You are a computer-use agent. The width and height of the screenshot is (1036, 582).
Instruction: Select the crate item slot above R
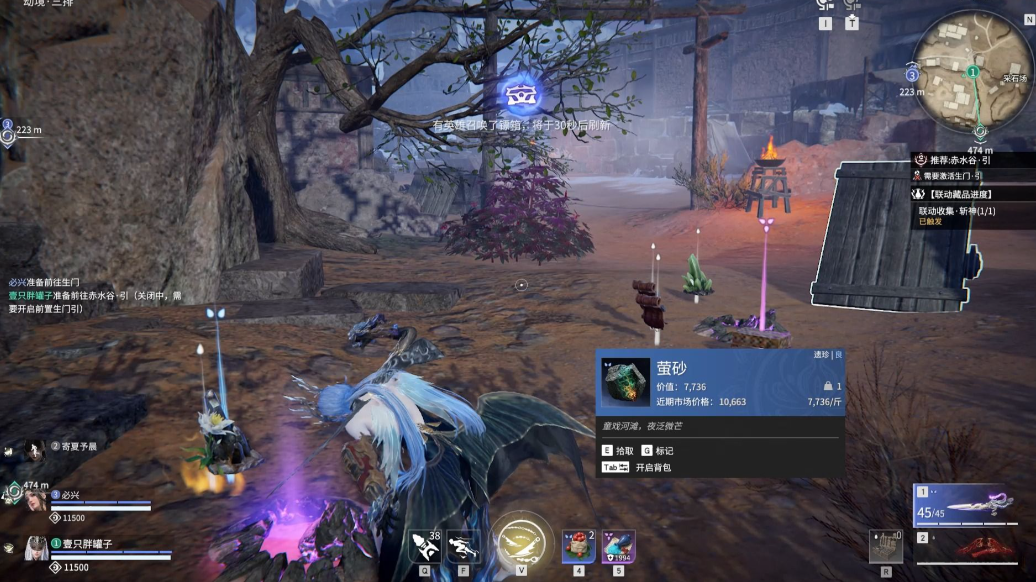tap(885, 546)
